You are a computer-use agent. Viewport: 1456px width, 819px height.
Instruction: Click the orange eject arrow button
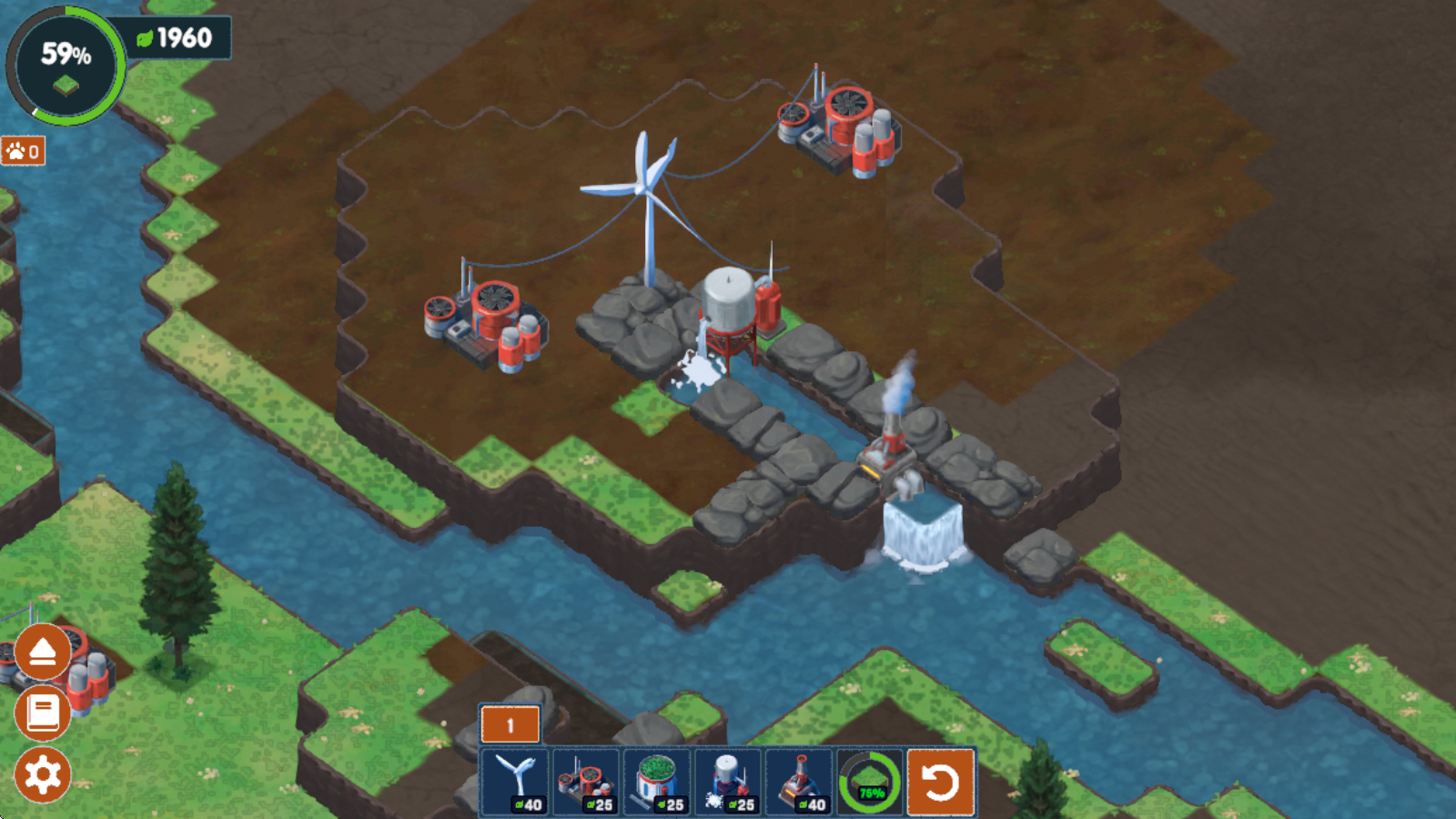tap(43, 652)
